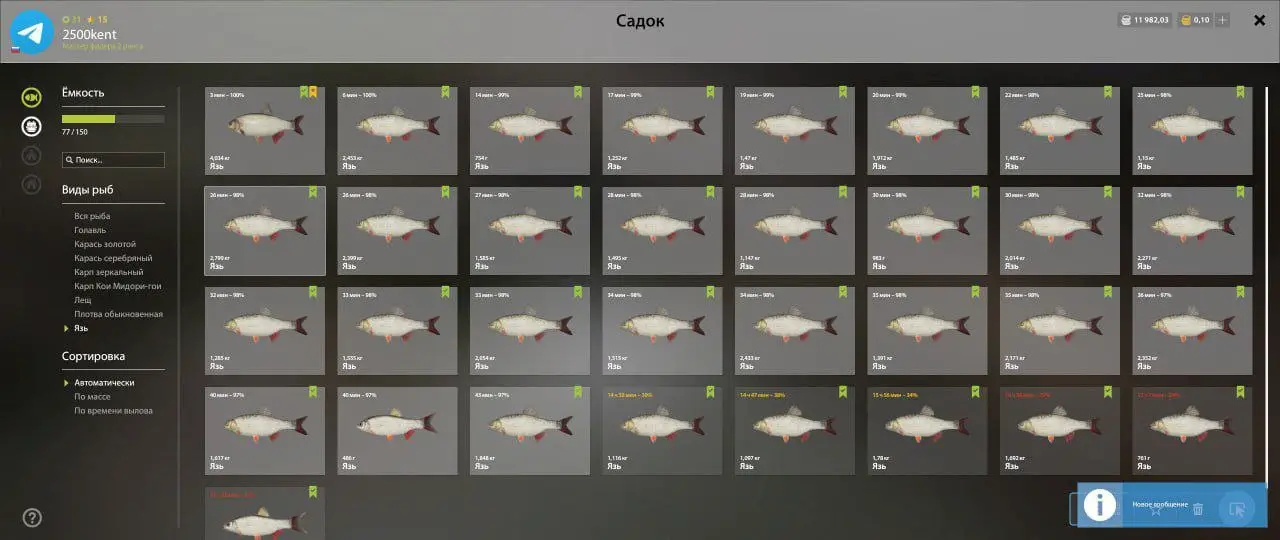The image size is (1280, 540).
Task: Focus the Поиск search field
Action: [x=113, y=160]
